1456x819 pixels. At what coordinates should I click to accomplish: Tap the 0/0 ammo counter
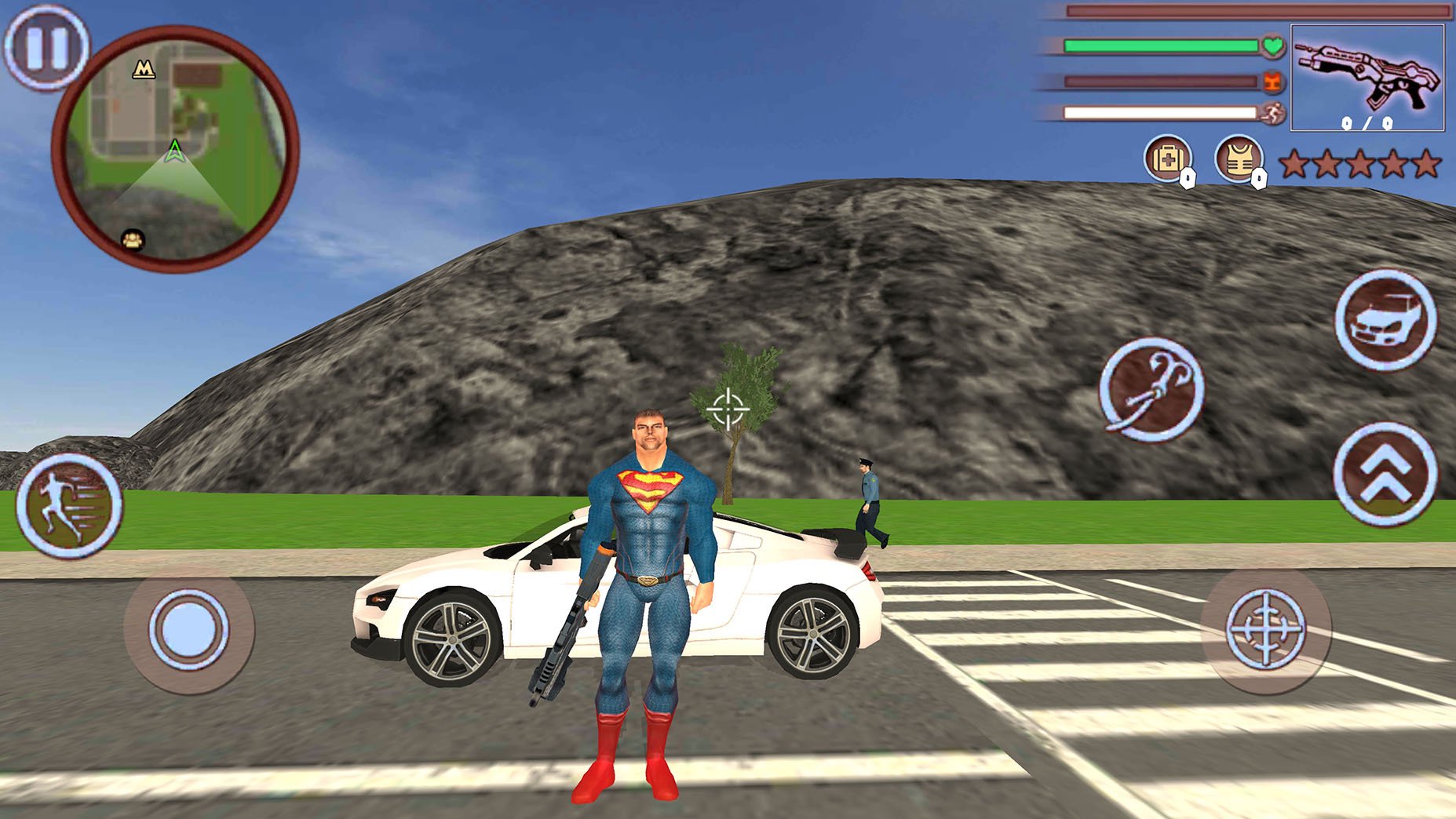coord(1367,122)
